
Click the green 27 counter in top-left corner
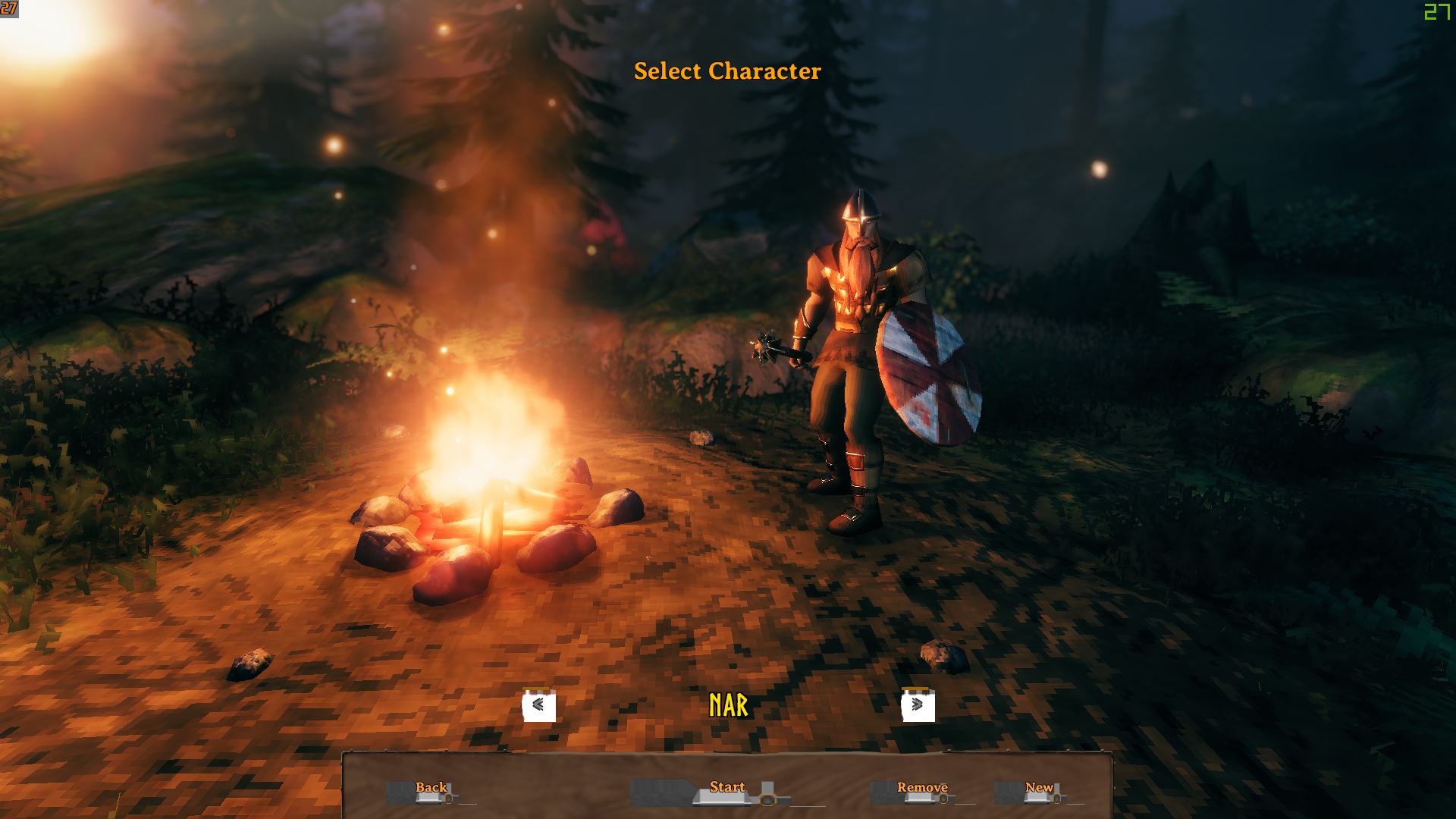8,11
